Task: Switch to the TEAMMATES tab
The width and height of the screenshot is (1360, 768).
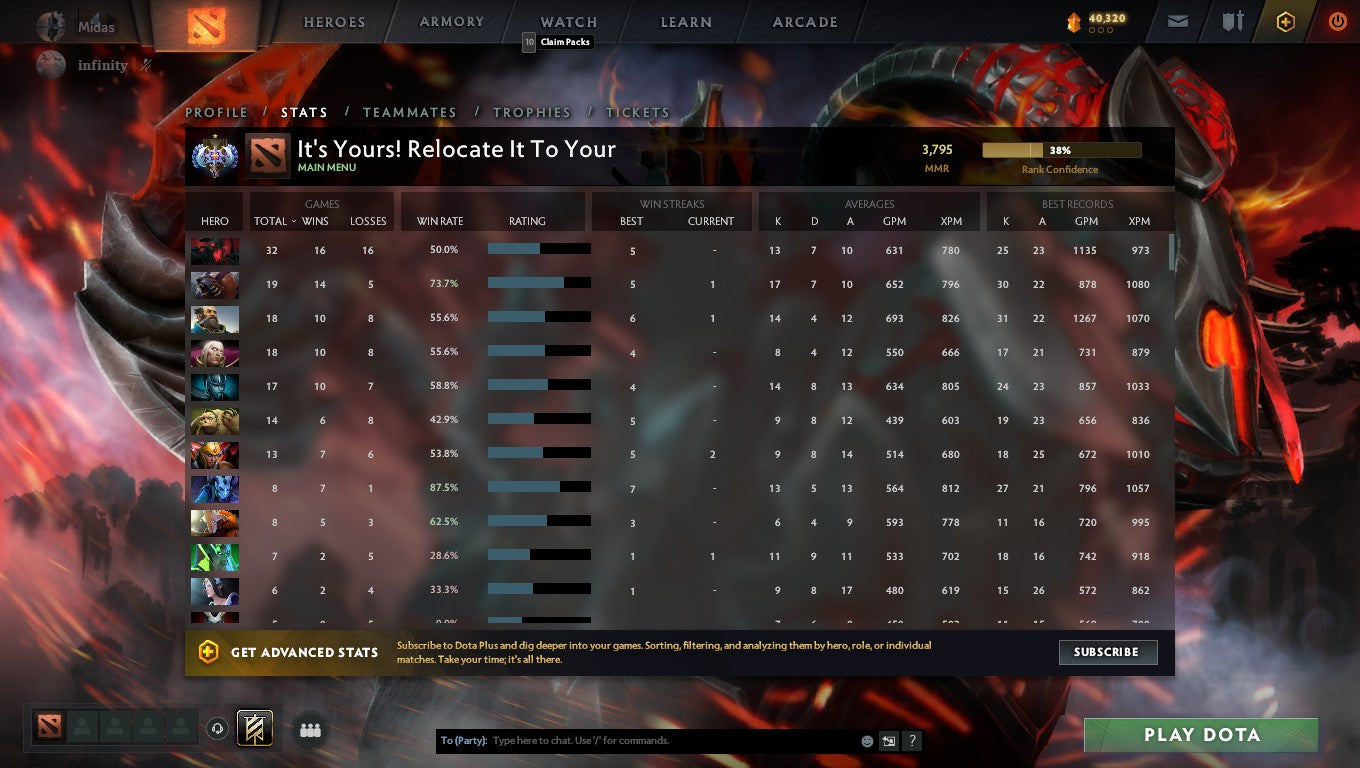Action: click(x=410, y=112)
